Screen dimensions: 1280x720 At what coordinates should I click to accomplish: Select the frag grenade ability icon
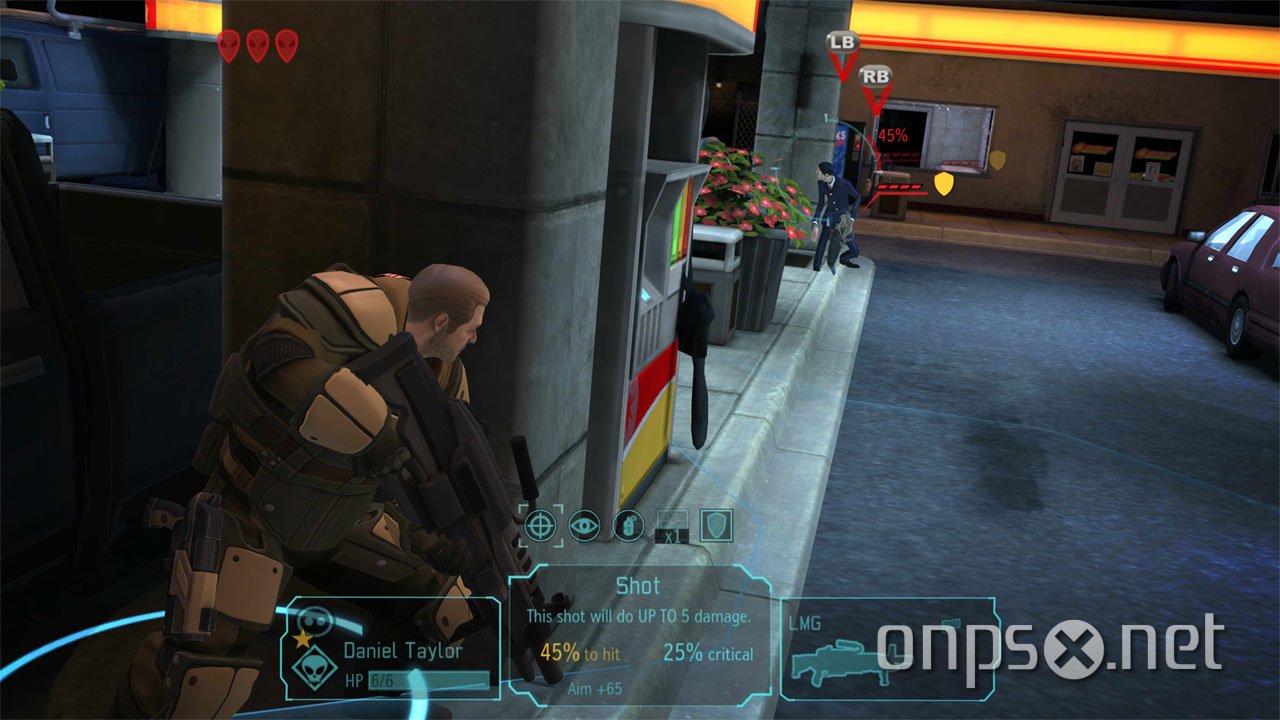point(627,525)
